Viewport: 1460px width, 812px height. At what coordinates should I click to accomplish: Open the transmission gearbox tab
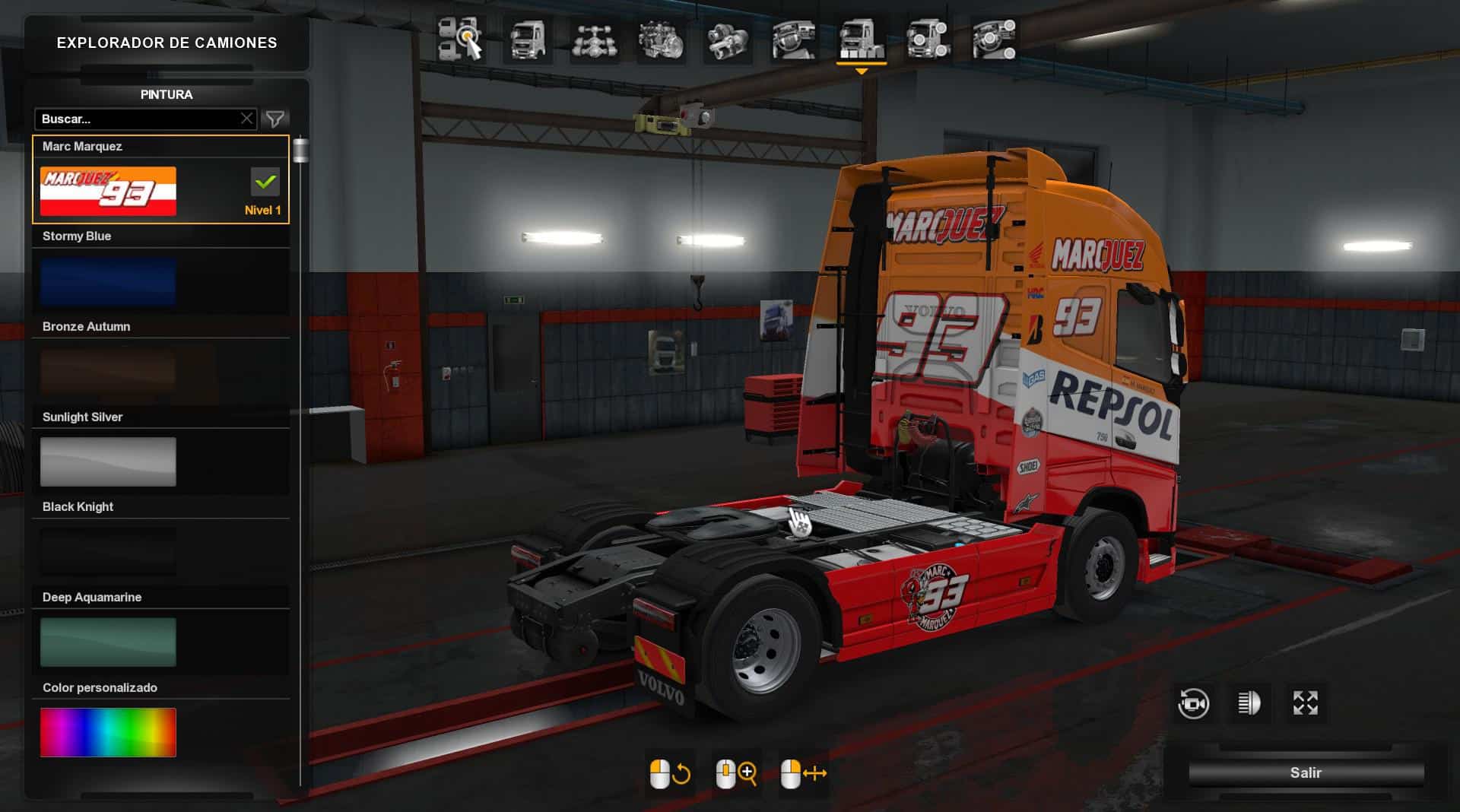(x=728, y=39)
